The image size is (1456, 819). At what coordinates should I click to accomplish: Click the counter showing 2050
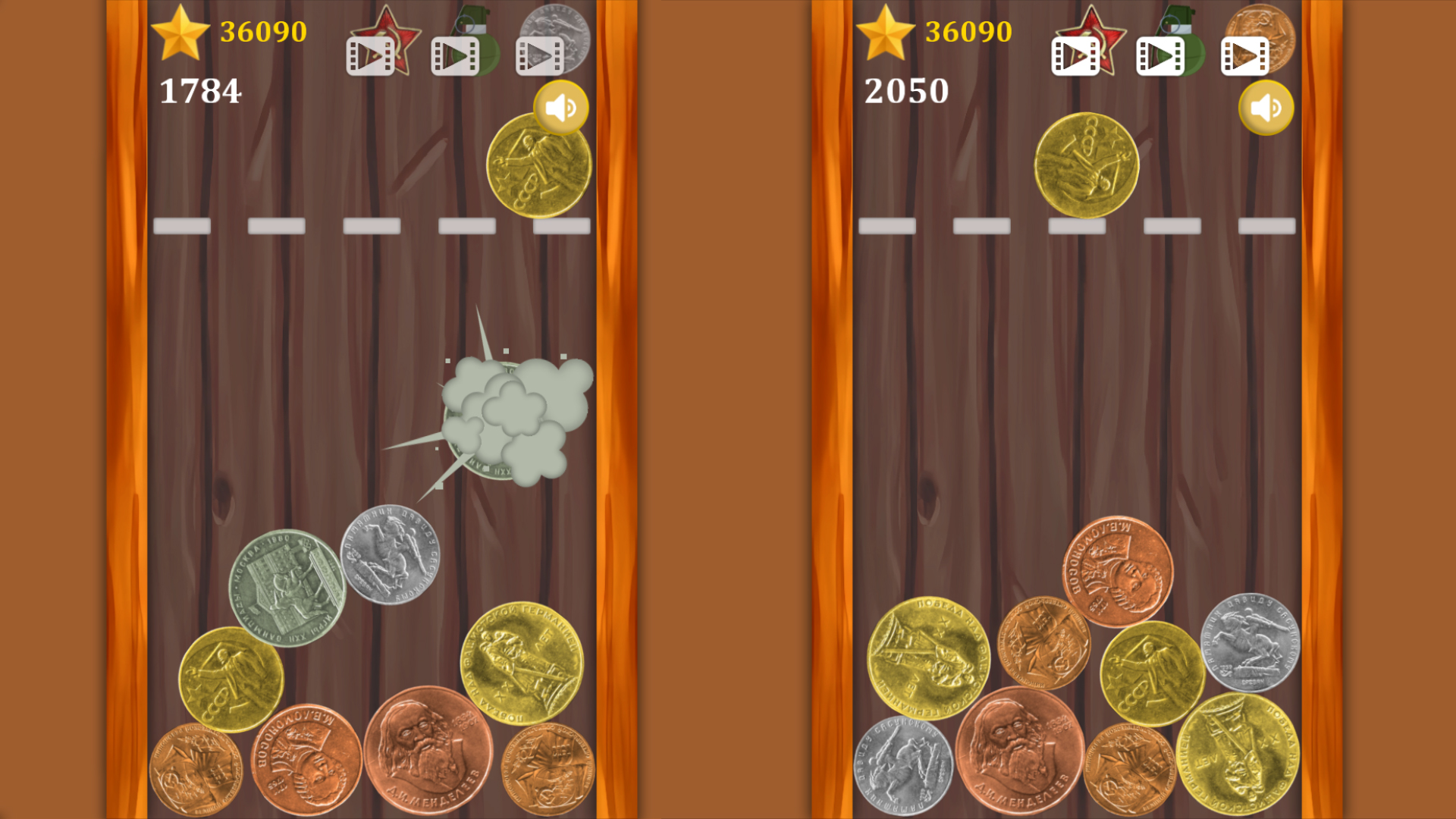(x=907, y=91)
